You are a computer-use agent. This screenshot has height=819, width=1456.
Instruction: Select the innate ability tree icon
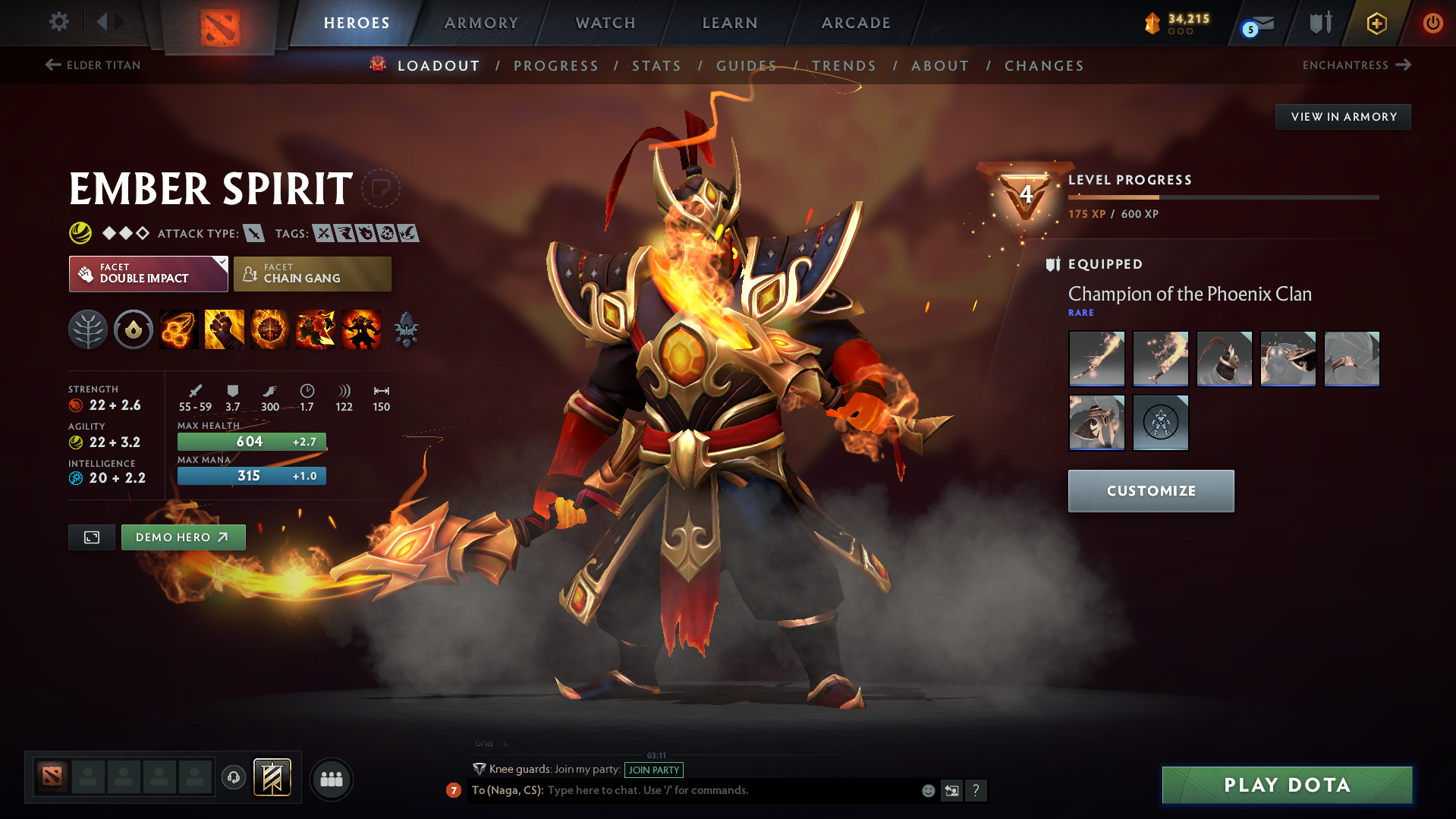[x=88, y=329]
